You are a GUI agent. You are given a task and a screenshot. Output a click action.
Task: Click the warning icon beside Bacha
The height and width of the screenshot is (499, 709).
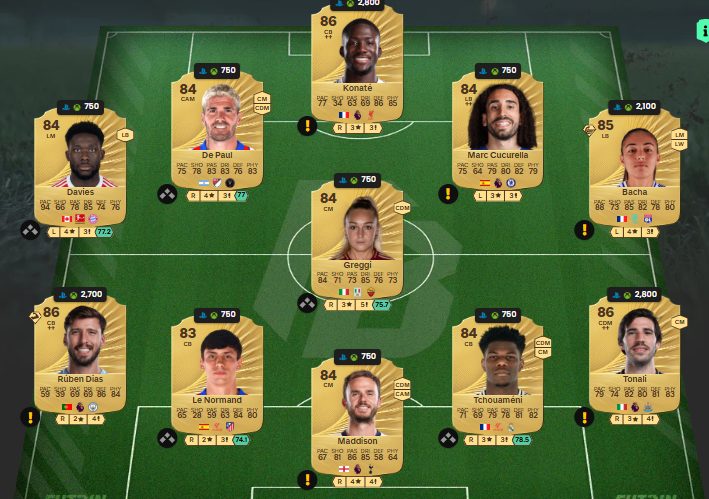tap(583, 230)
